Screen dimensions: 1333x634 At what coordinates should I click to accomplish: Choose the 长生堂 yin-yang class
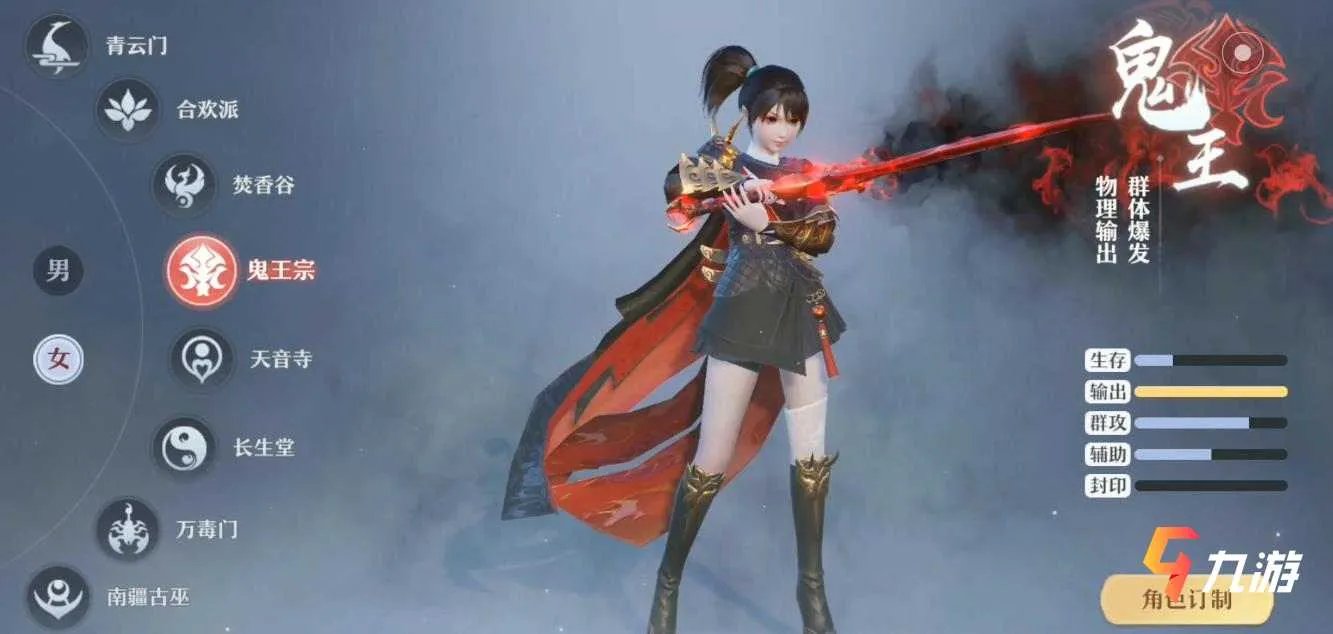(184, 446)
